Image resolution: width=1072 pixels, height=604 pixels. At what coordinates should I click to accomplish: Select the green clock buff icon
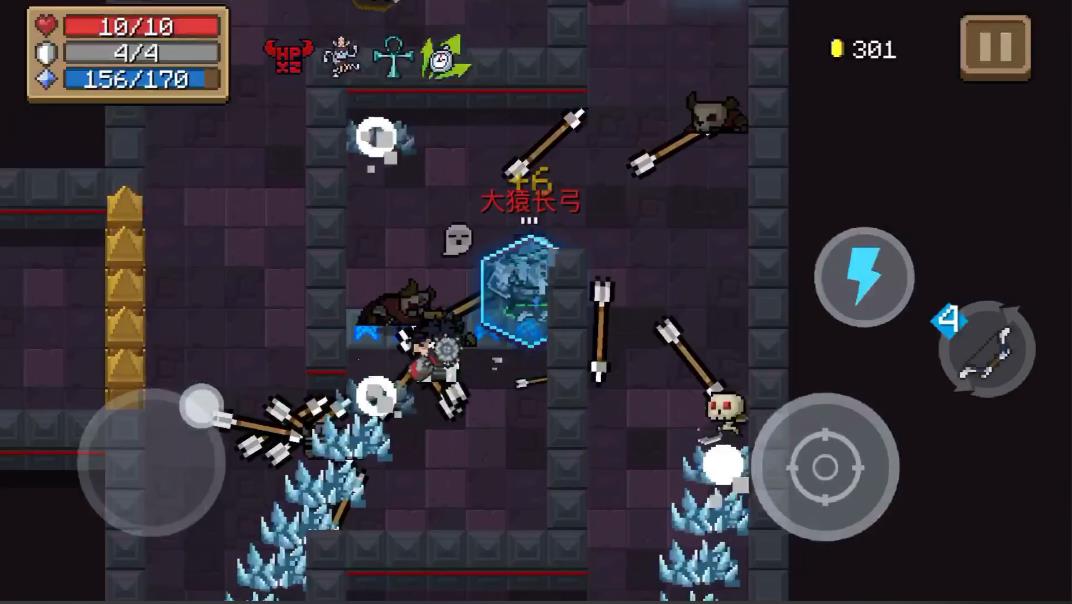click(443, 57)
